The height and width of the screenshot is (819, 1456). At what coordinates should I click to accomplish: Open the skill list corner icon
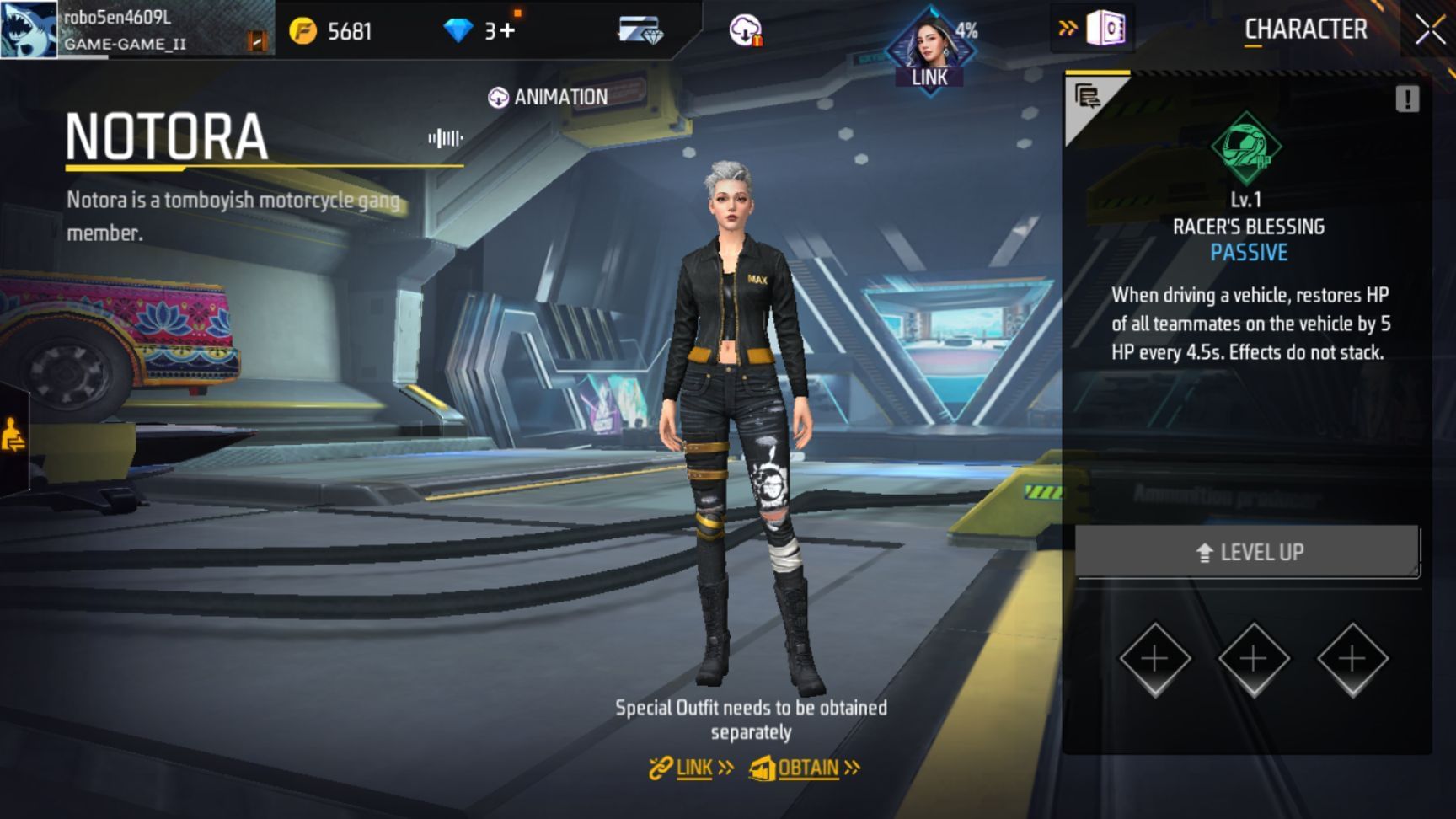coord(1086,97)
